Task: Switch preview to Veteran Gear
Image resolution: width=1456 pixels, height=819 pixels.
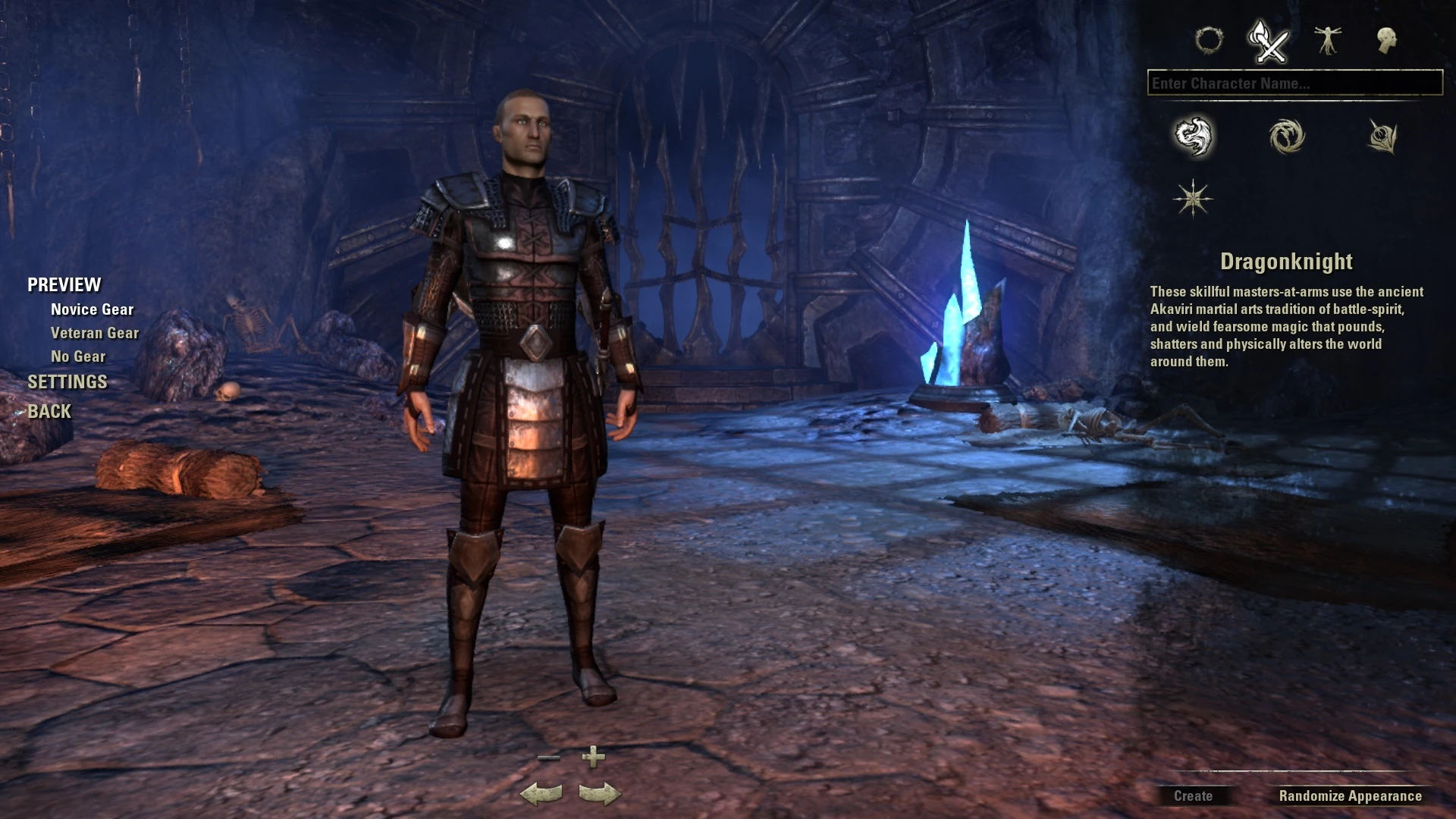Action: click(x=94, y=333)
